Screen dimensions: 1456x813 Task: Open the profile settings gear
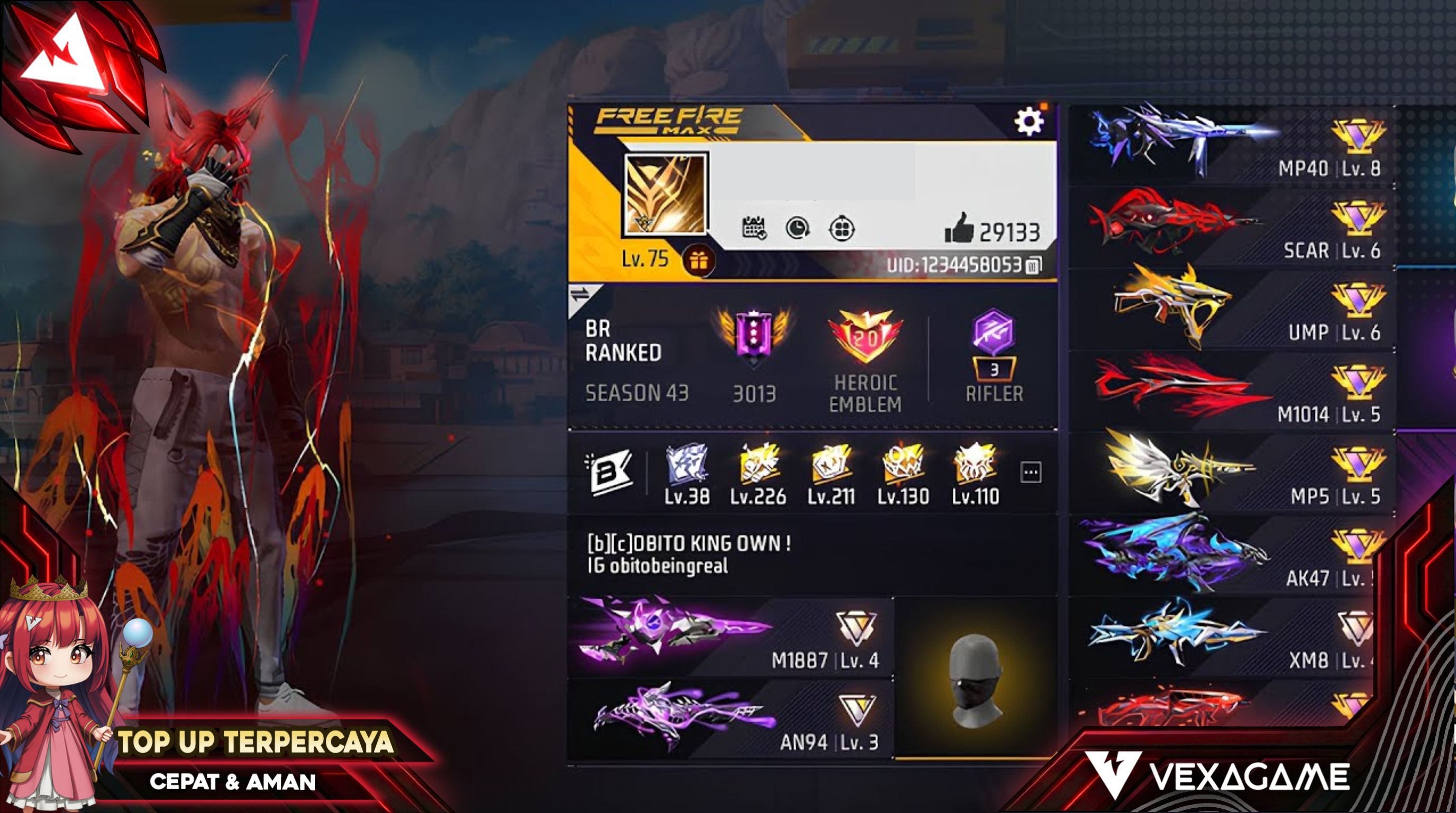(x=1029, y=121)
